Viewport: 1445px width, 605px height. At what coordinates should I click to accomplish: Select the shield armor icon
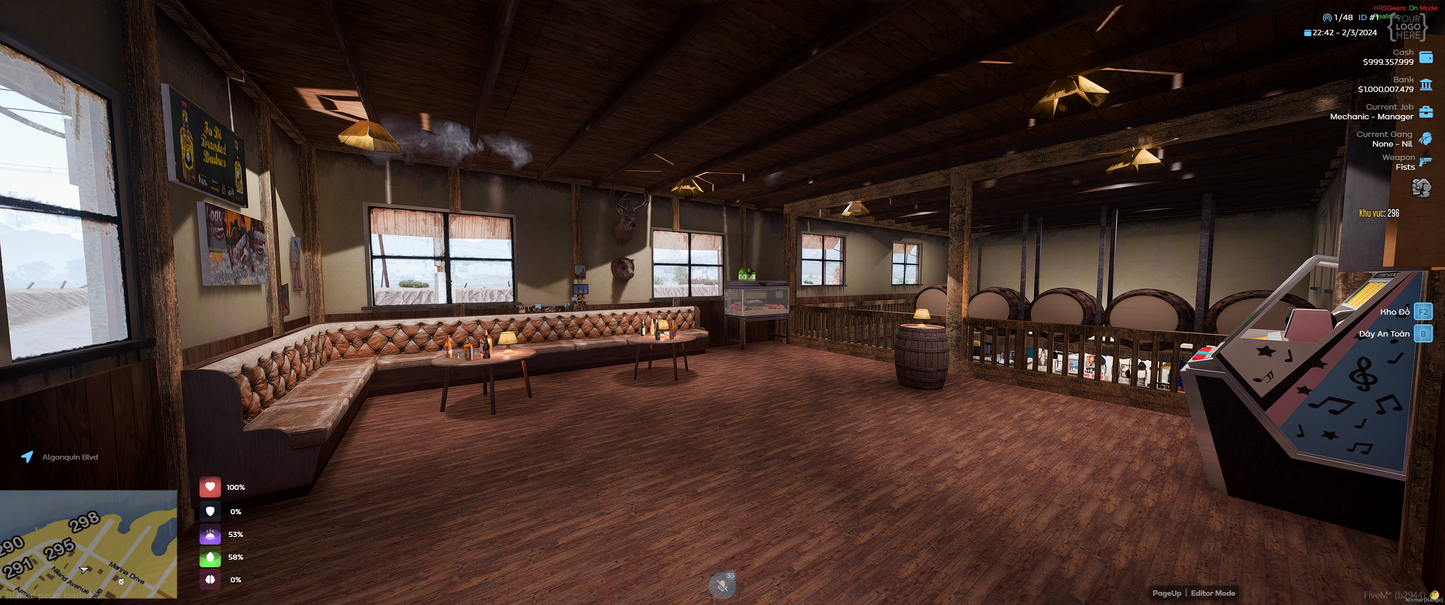(x=210, y=511)
